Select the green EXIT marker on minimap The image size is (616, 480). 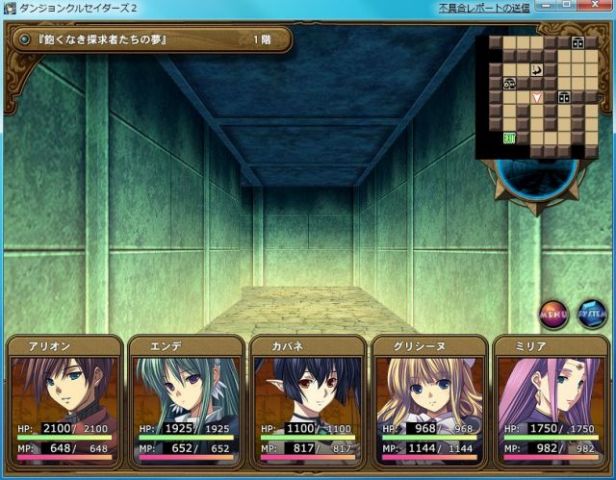(509, 138)
